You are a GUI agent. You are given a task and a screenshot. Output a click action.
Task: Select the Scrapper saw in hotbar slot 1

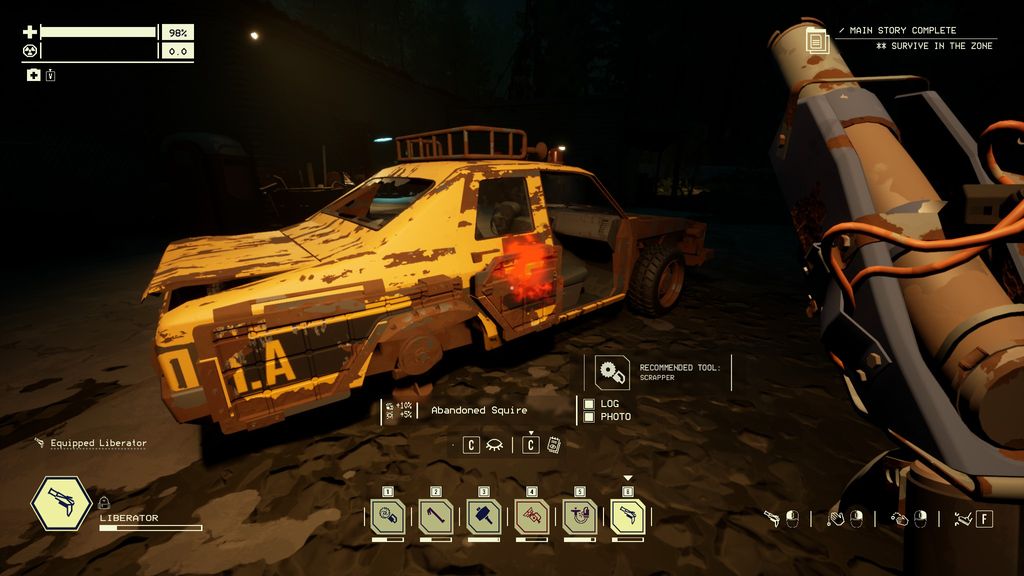click(x=388, y=516)
